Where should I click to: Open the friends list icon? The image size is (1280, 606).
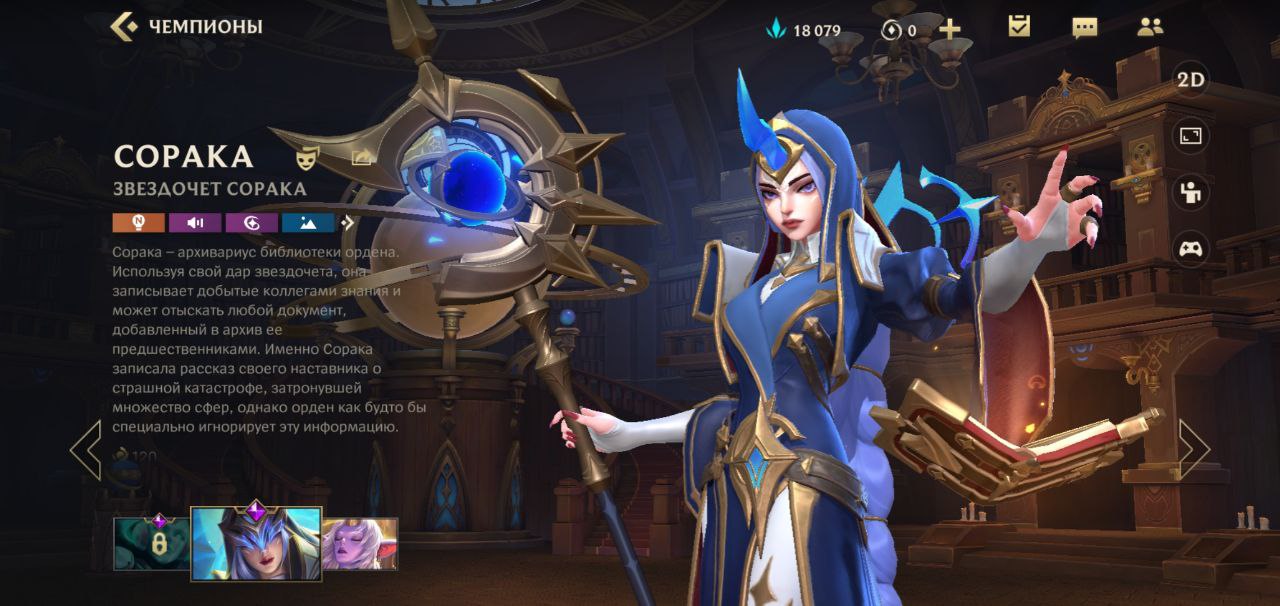1150,27
